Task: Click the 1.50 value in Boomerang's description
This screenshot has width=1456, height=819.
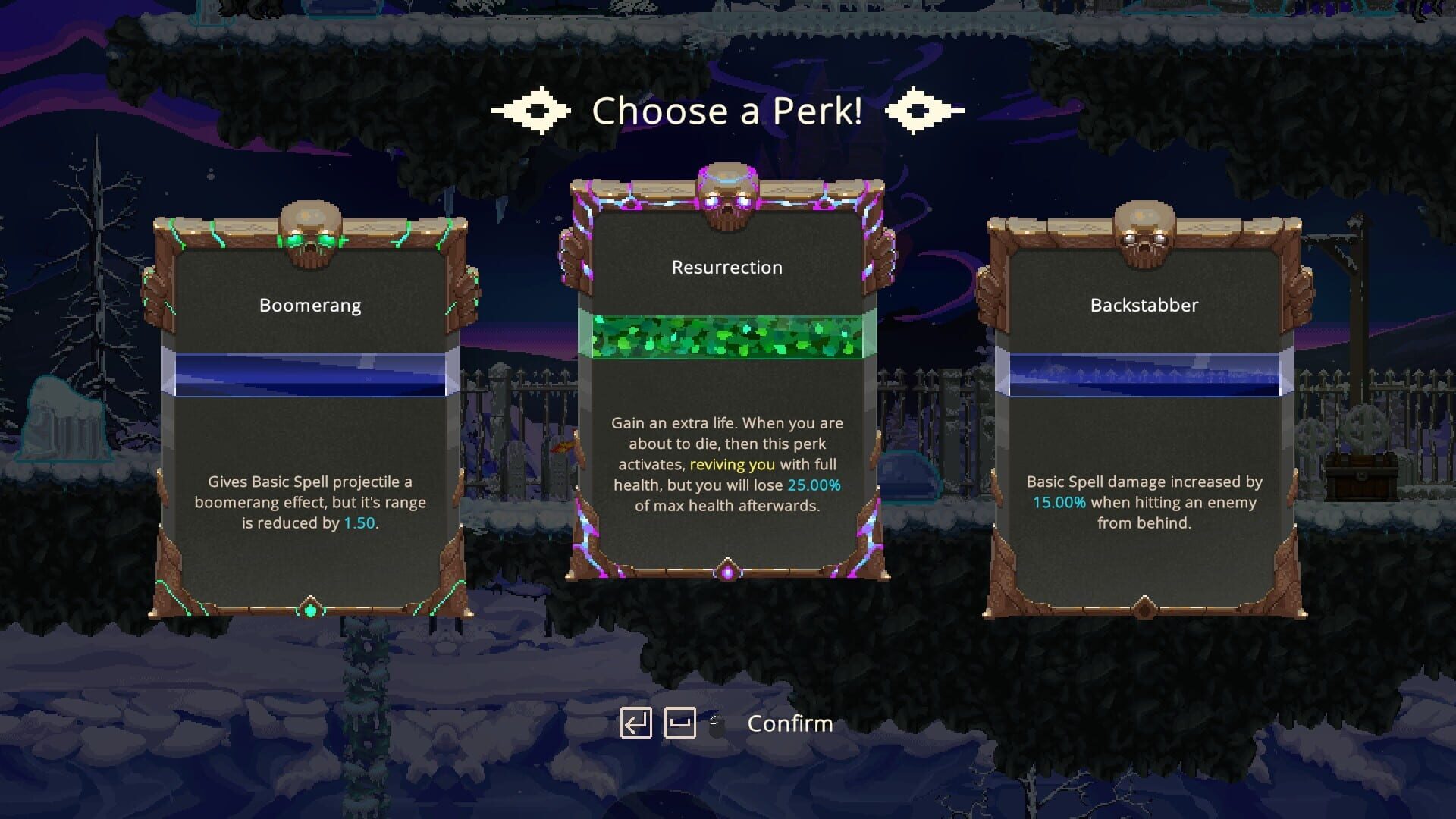Action: coord(359,523)
